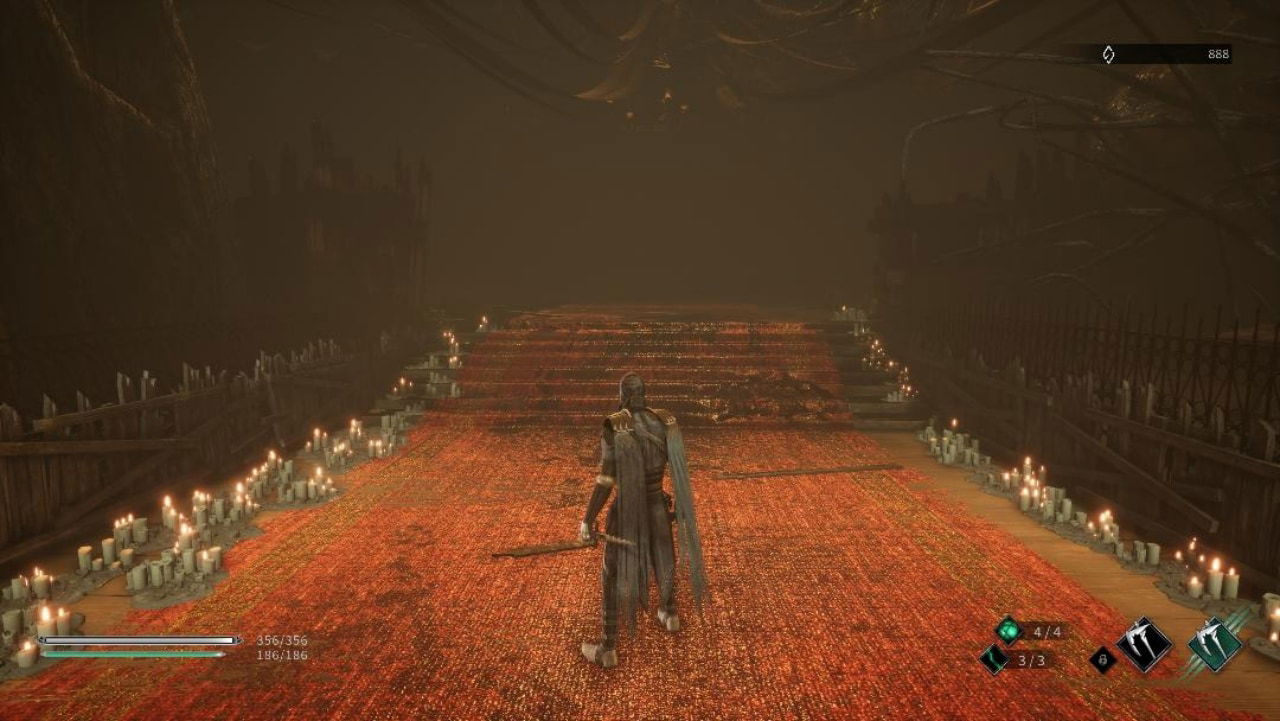Click the 3/3 item count label
The height and width of the screenshot is (721, 1280).
pos(1033,661)
